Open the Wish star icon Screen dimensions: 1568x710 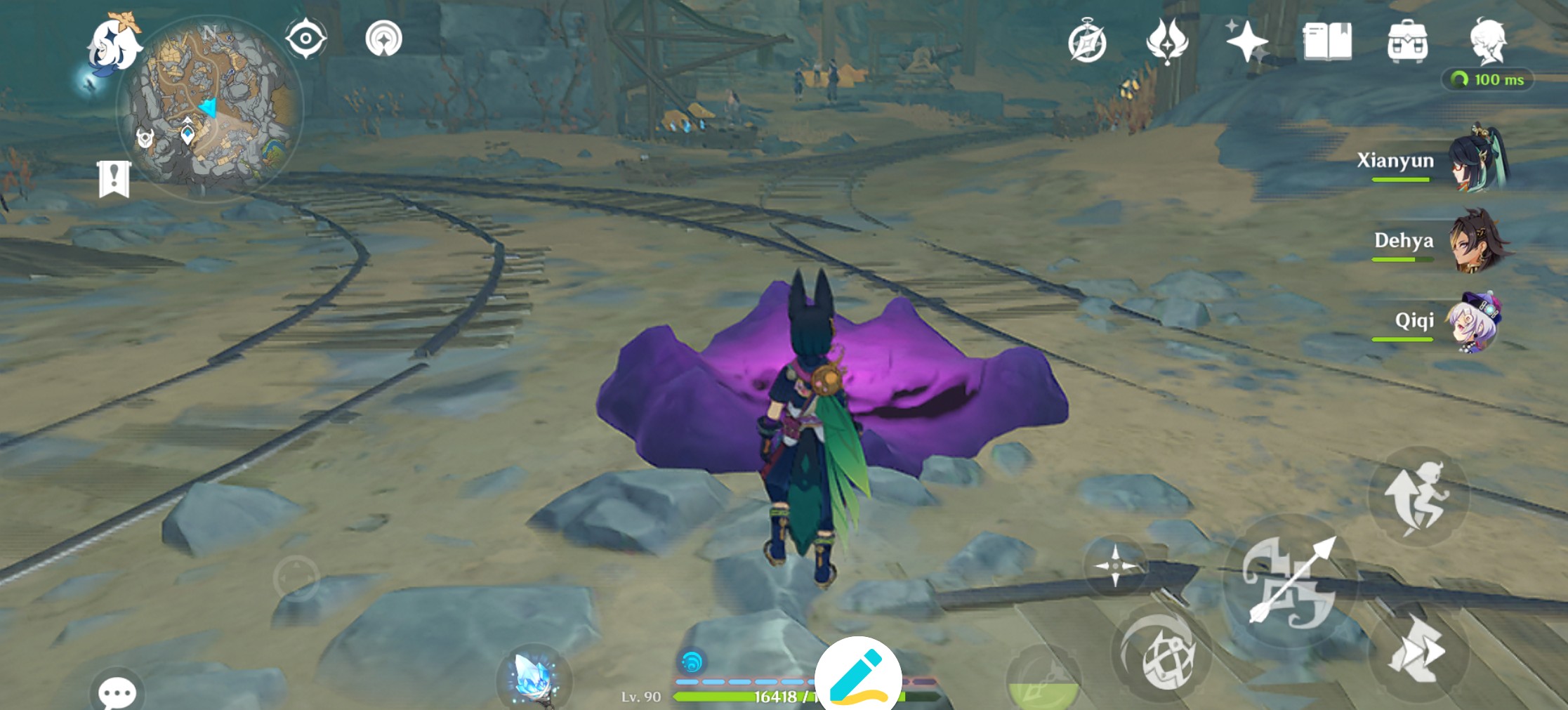1247,41
